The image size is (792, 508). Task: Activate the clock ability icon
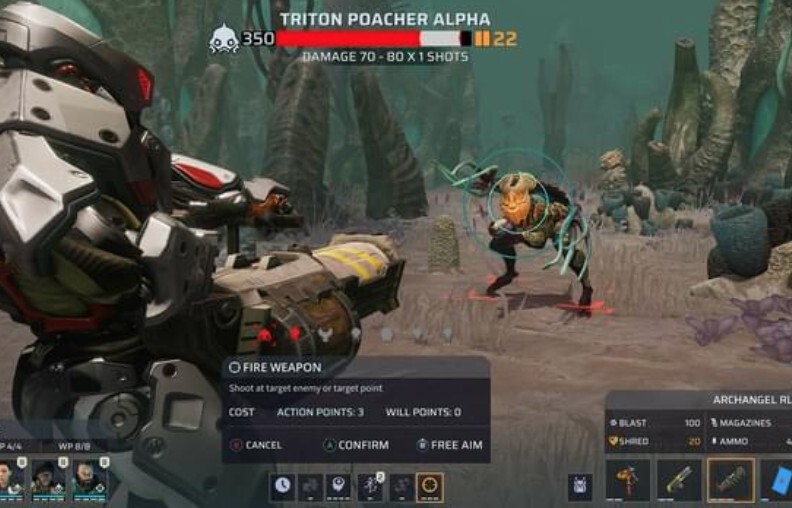pyautogui.click(x=283, y=486)
